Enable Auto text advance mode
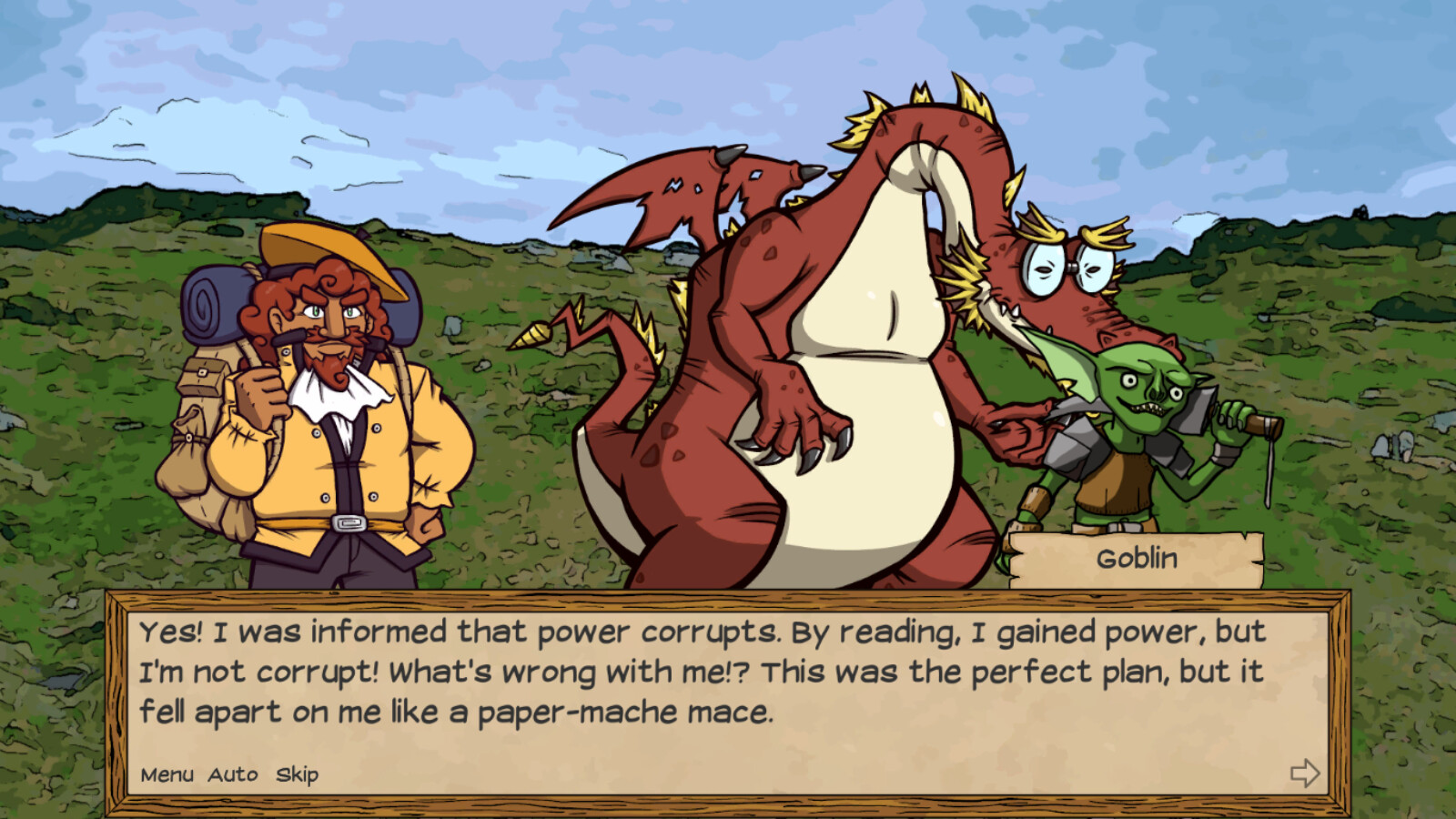Viewport: 1456px width, 819px height. (x=231, y=774)
